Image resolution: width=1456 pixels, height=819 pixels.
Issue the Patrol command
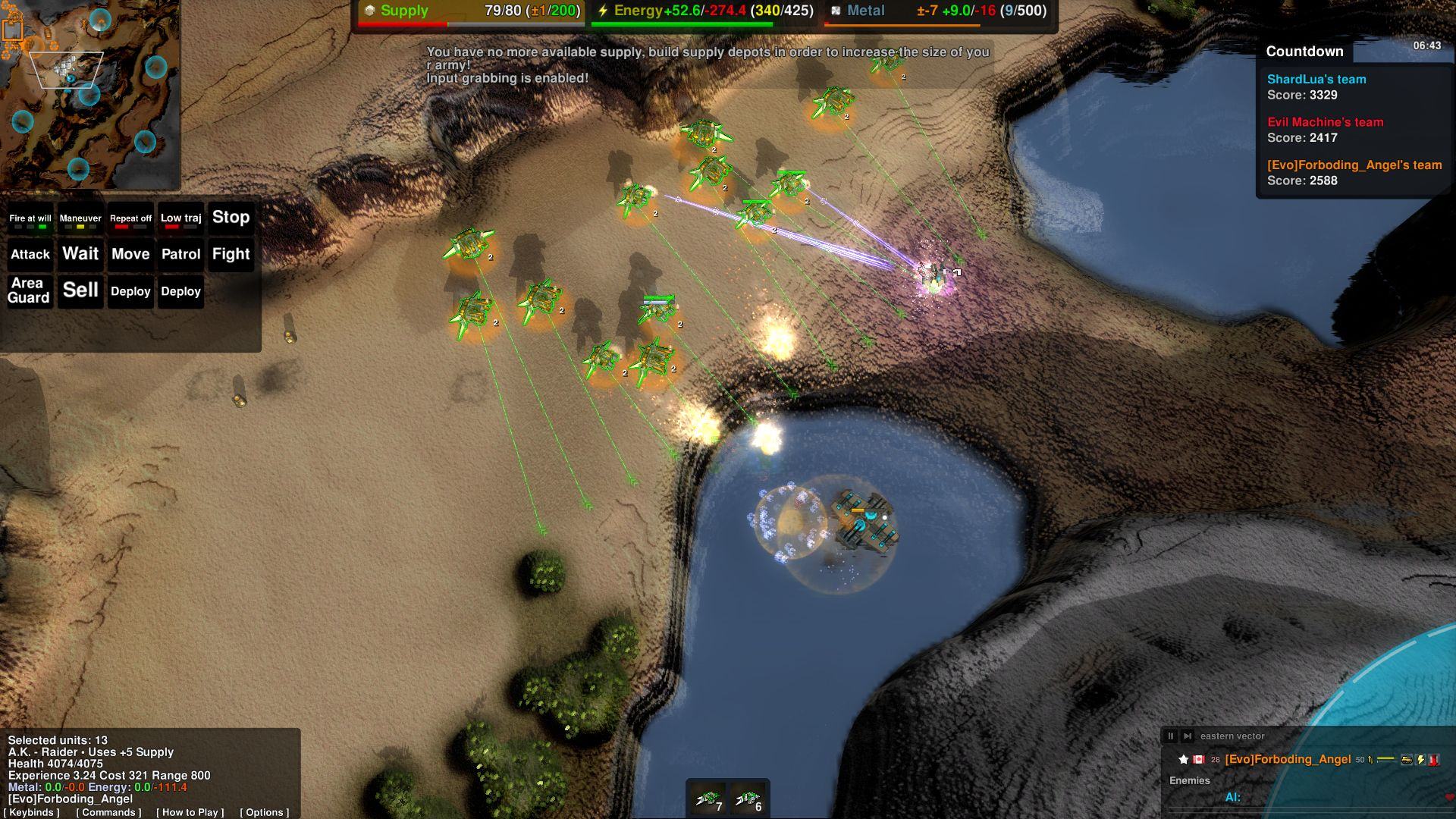[180, 254]
